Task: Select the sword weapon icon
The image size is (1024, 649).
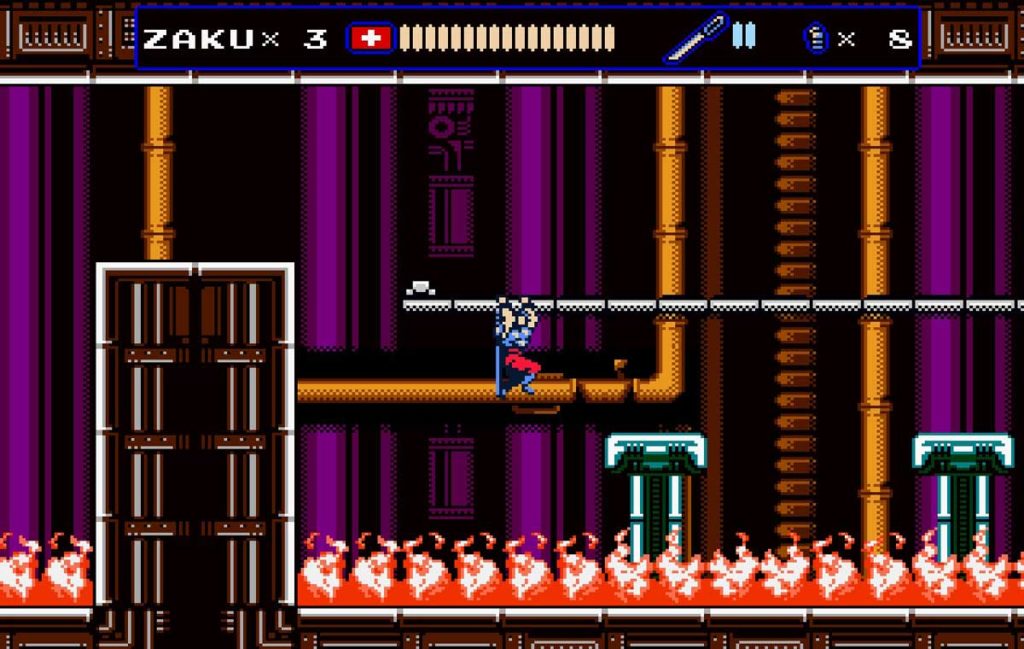Action: coord(694,38)
